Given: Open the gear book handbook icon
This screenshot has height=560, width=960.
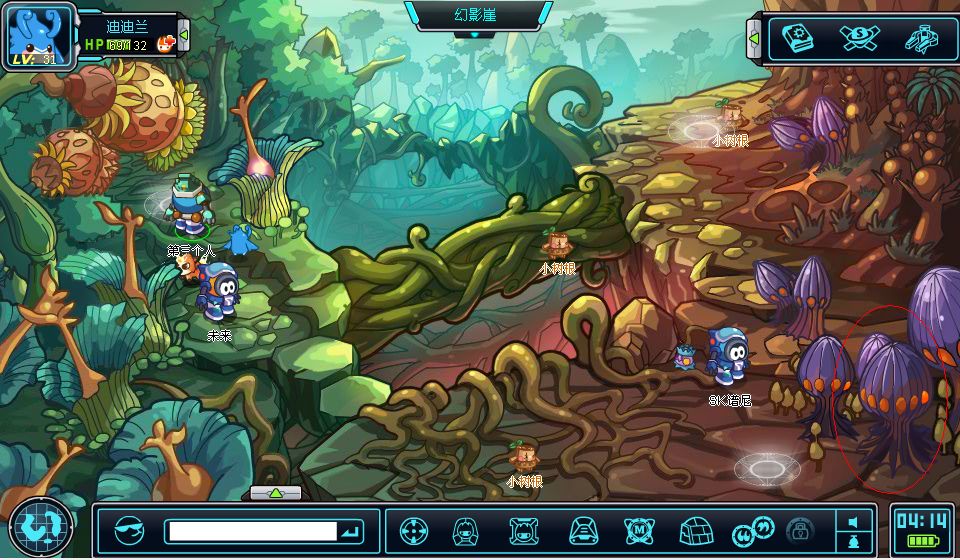Looking at the screenshot, I should 797,39.
